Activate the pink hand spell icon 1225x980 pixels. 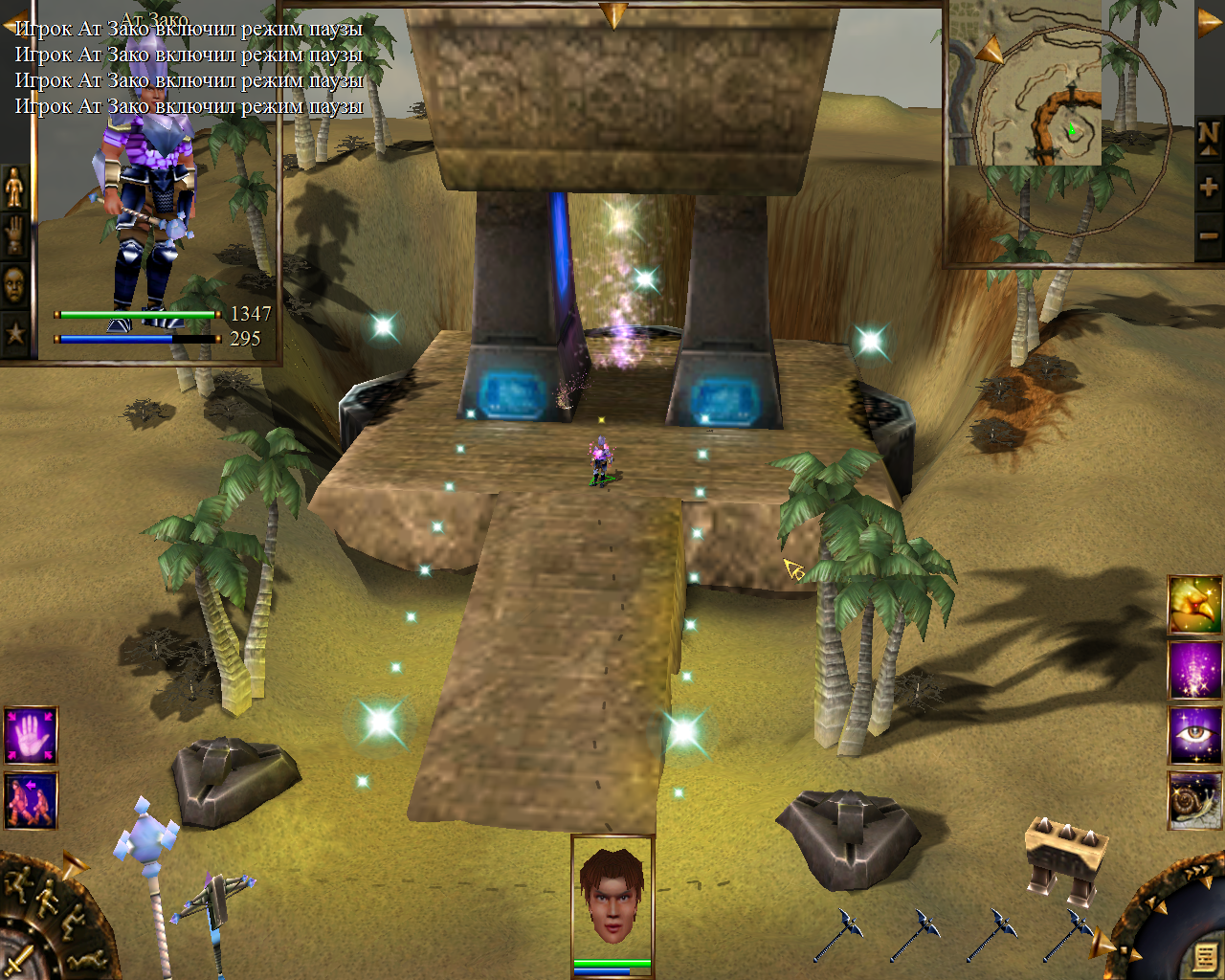[x=31, y=735]
